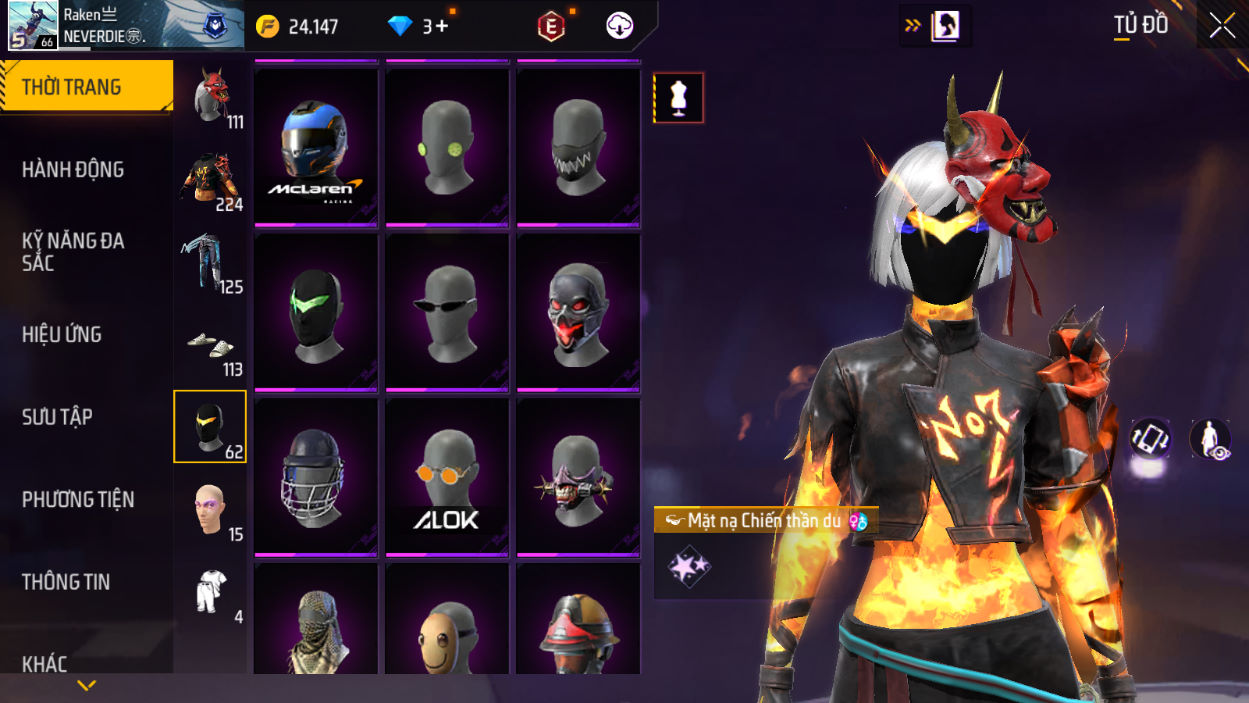Screen dimensions: 1249x703
Task: Open the THỜI TRANG fashion tab
Action: point(86,87)
